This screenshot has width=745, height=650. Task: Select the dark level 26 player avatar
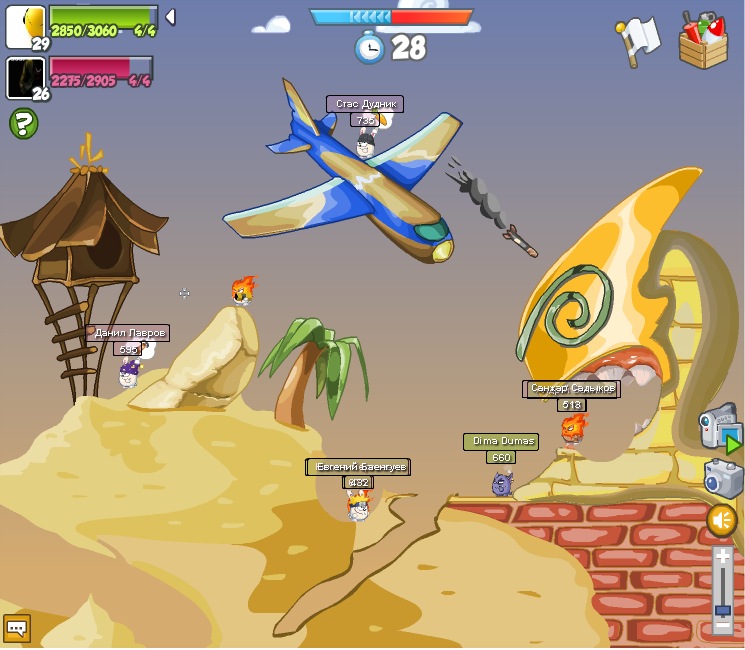point(25,78)
